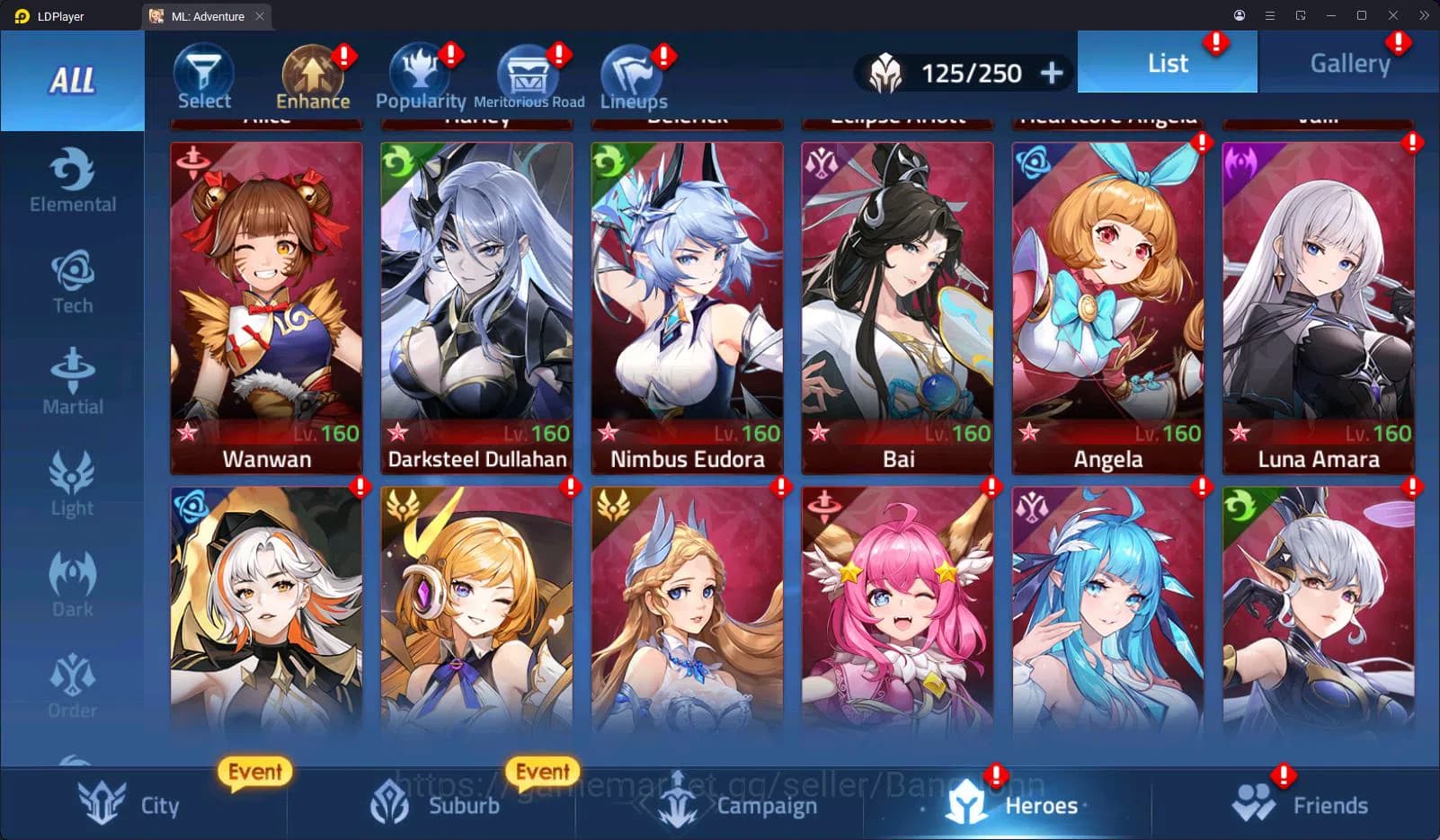Expand the Light faction category
1440x840 pixels.
[x=73, y=483]
